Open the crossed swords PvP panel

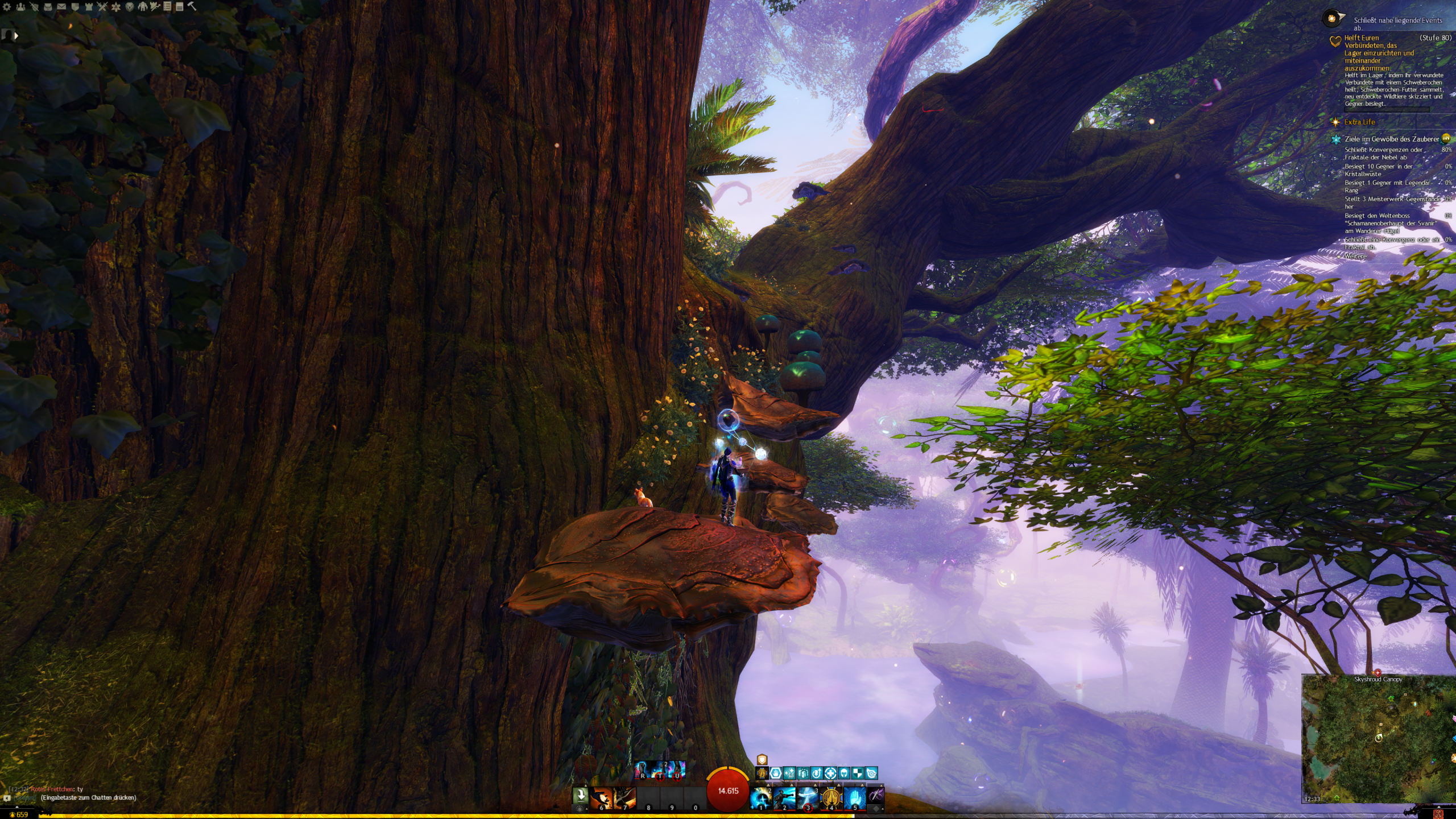[102, 7]
